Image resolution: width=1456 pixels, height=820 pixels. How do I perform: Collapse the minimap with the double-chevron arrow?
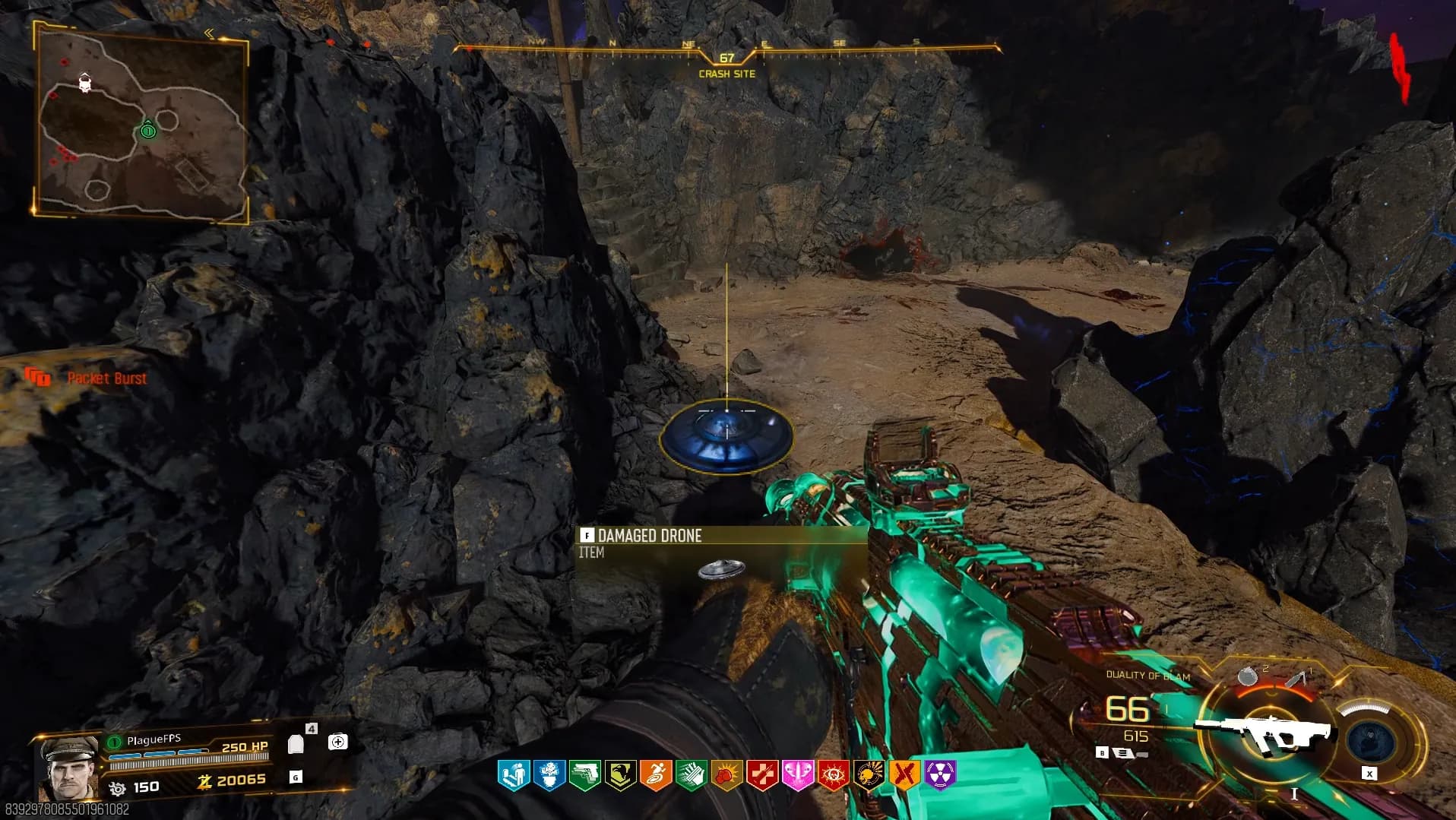click(x=209, y=33)
